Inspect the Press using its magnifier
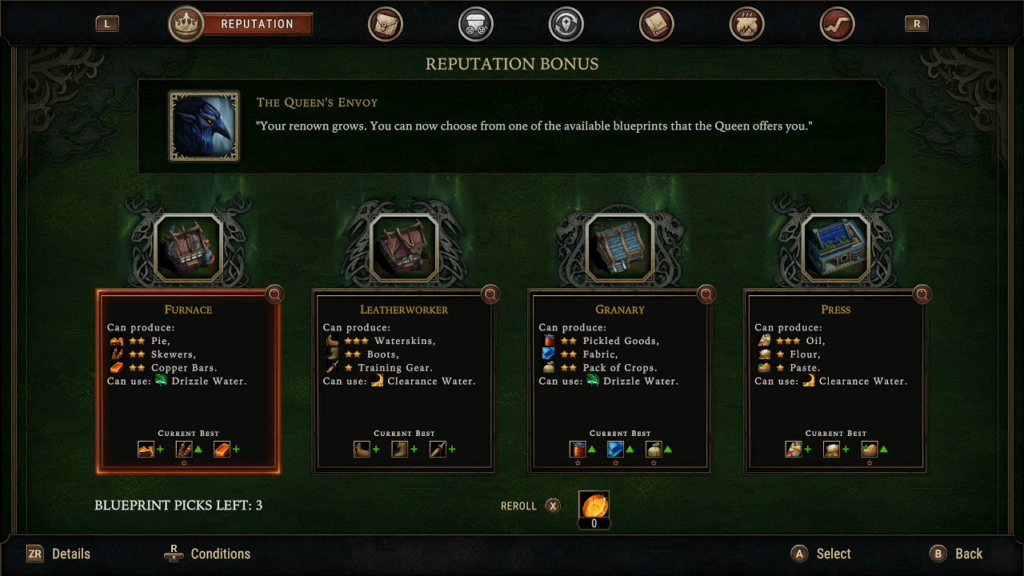 (922, 294)
